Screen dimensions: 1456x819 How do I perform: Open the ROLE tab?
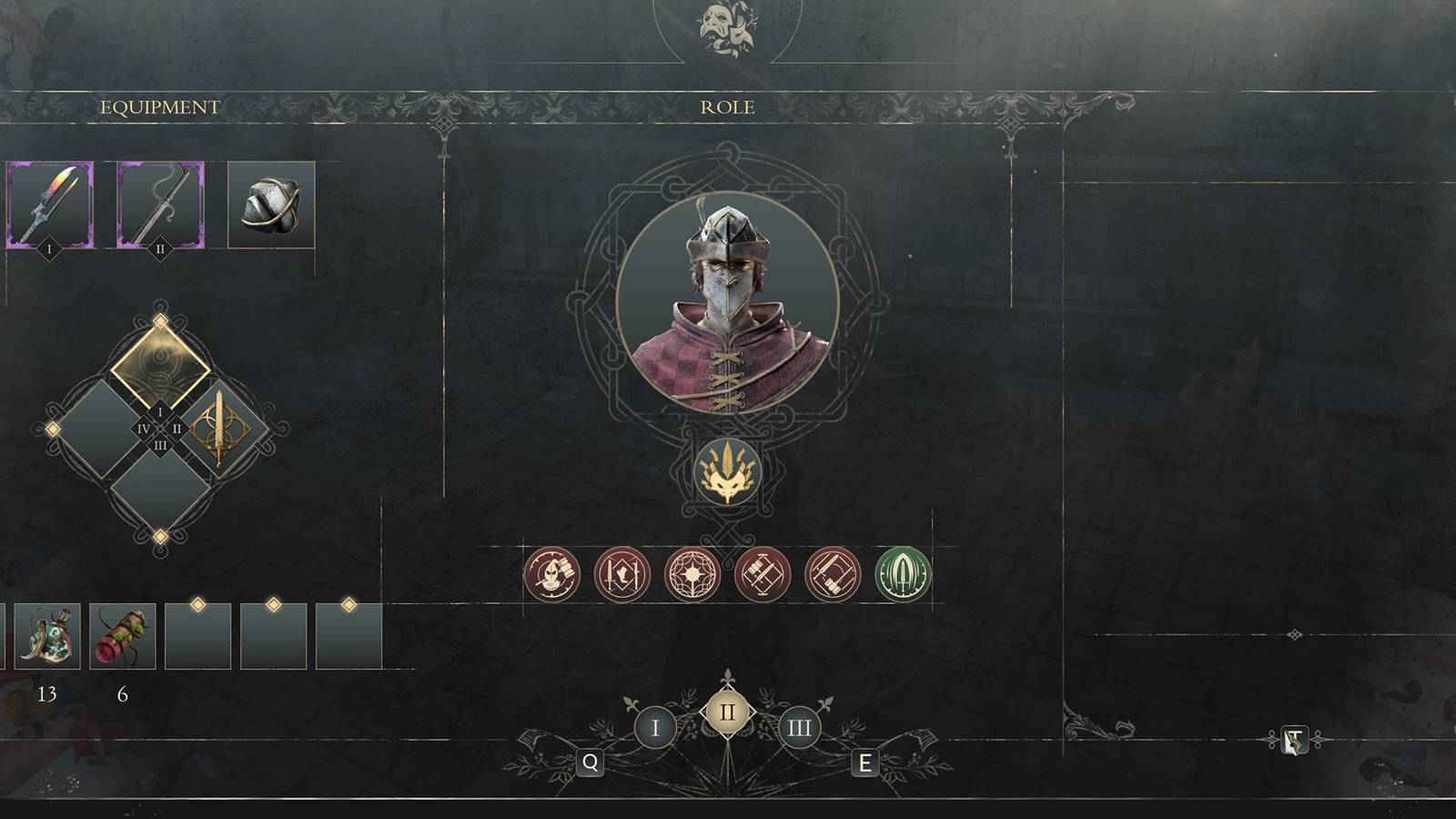(x=727, y=106)
